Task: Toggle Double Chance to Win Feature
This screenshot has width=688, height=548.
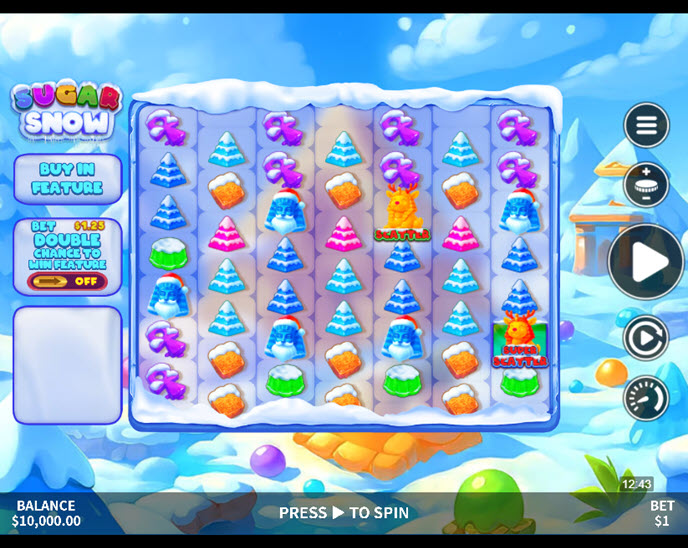Action: pyautogui.click(x=67, y=281)
